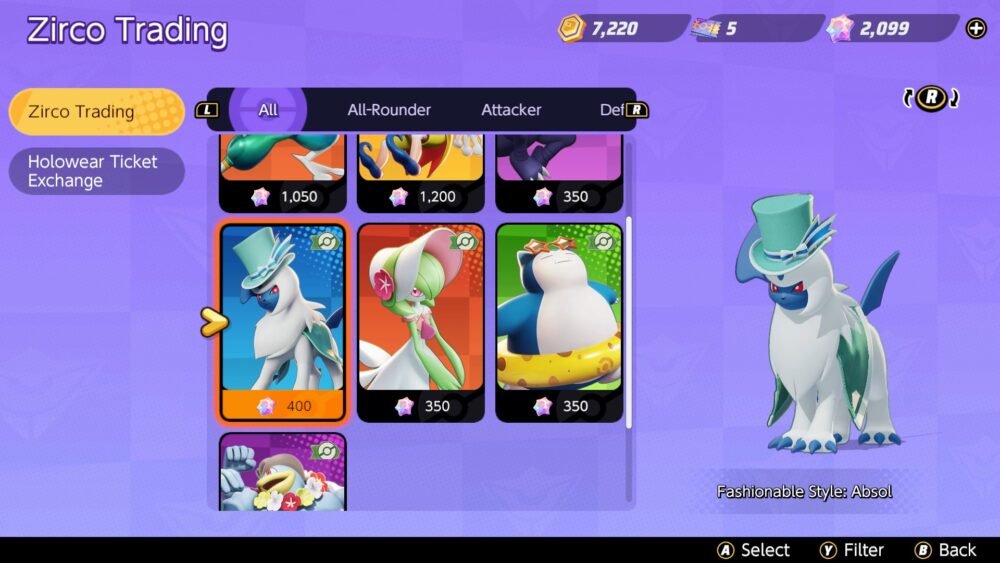Image resolution: width=1000 pixels, height=563 pixels.
Task: Open the Zirco Trading menu entry
Action: point(96,111)
